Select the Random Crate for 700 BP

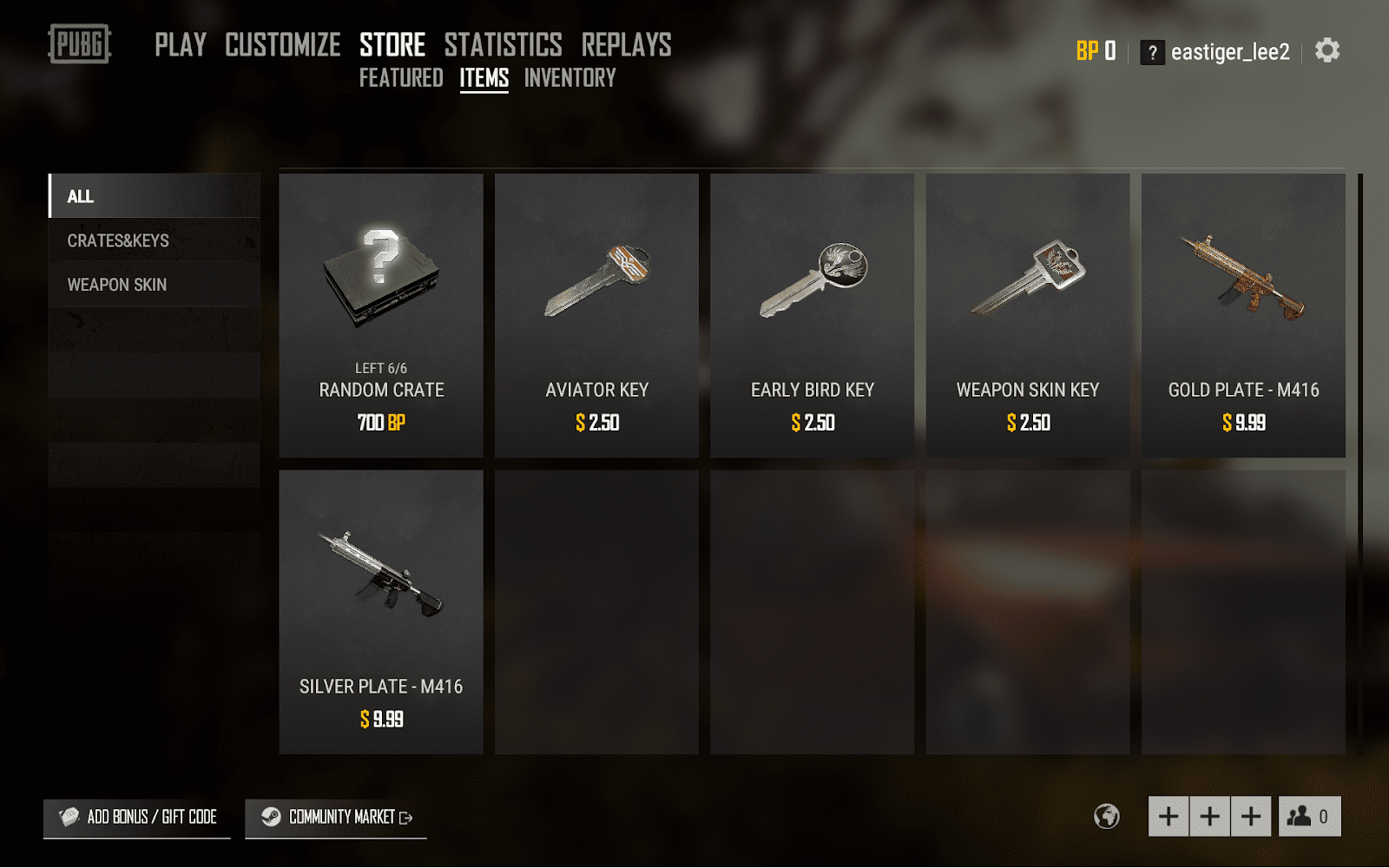(381, 315)
